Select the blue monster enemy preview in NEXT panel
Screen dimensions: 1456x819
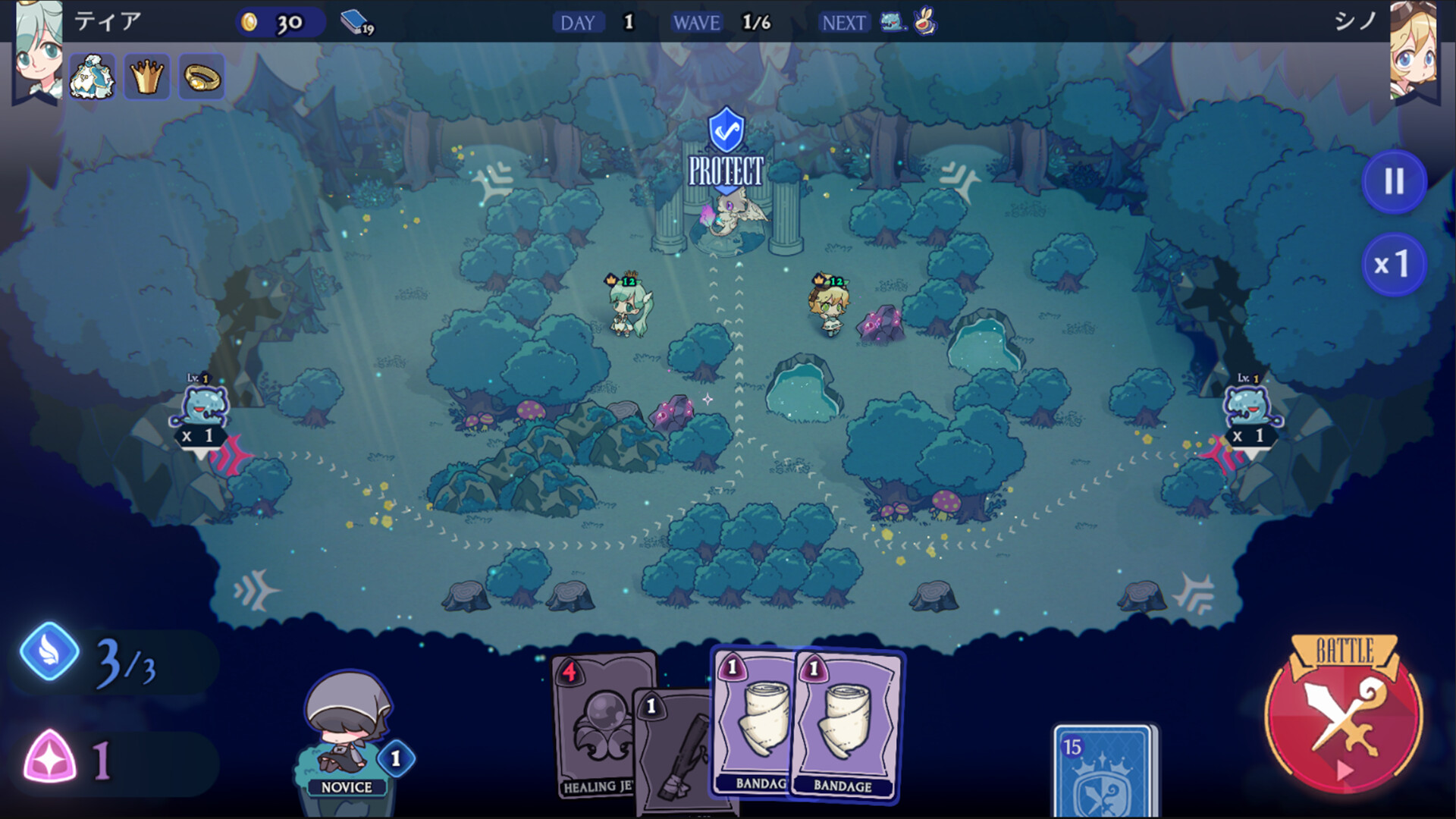(891, 23)
